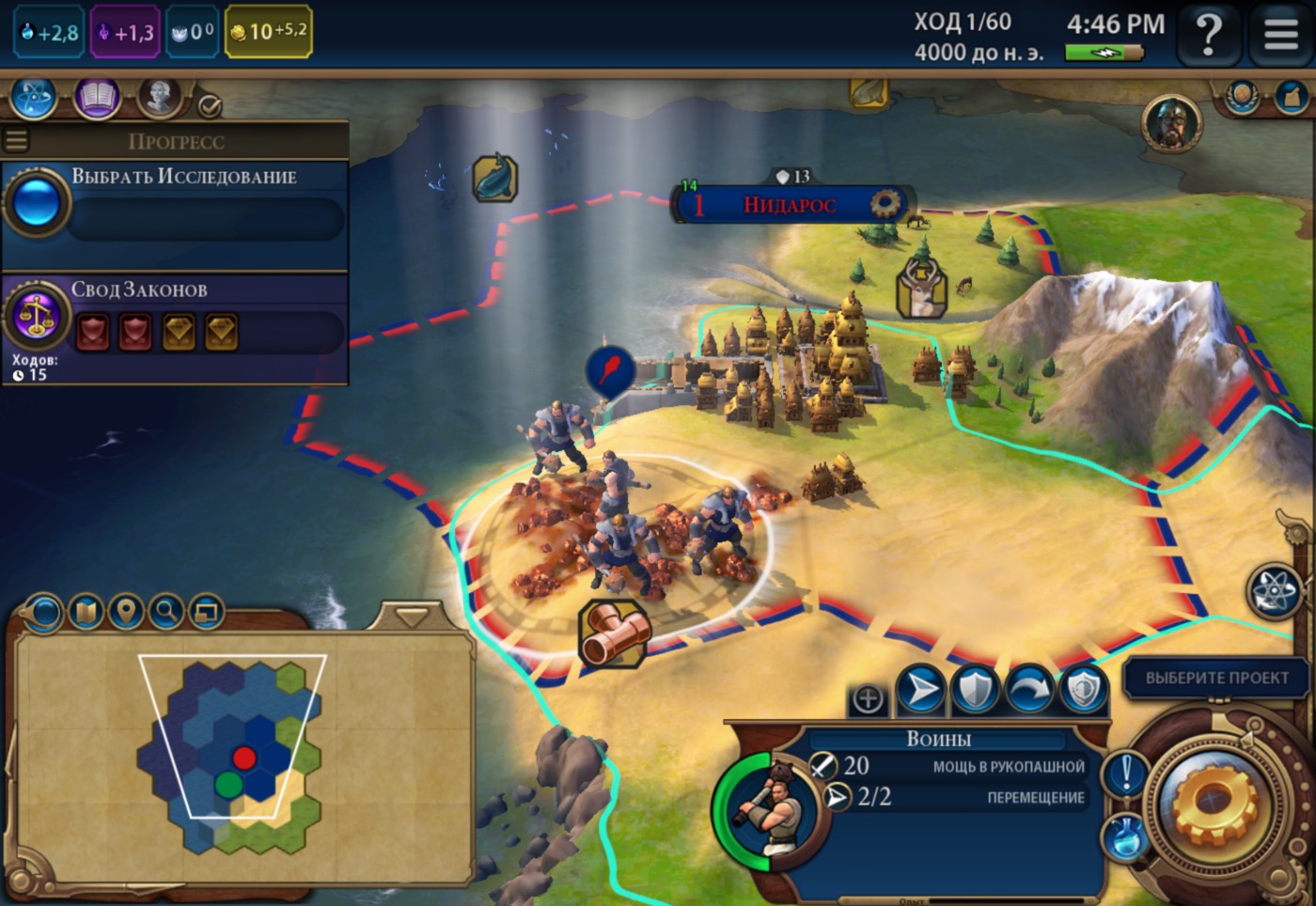Show the great people bust icon
Image resolution: width=1316 pixels, height=906 pixels.
pyautogui.click(x=159, y=97)
